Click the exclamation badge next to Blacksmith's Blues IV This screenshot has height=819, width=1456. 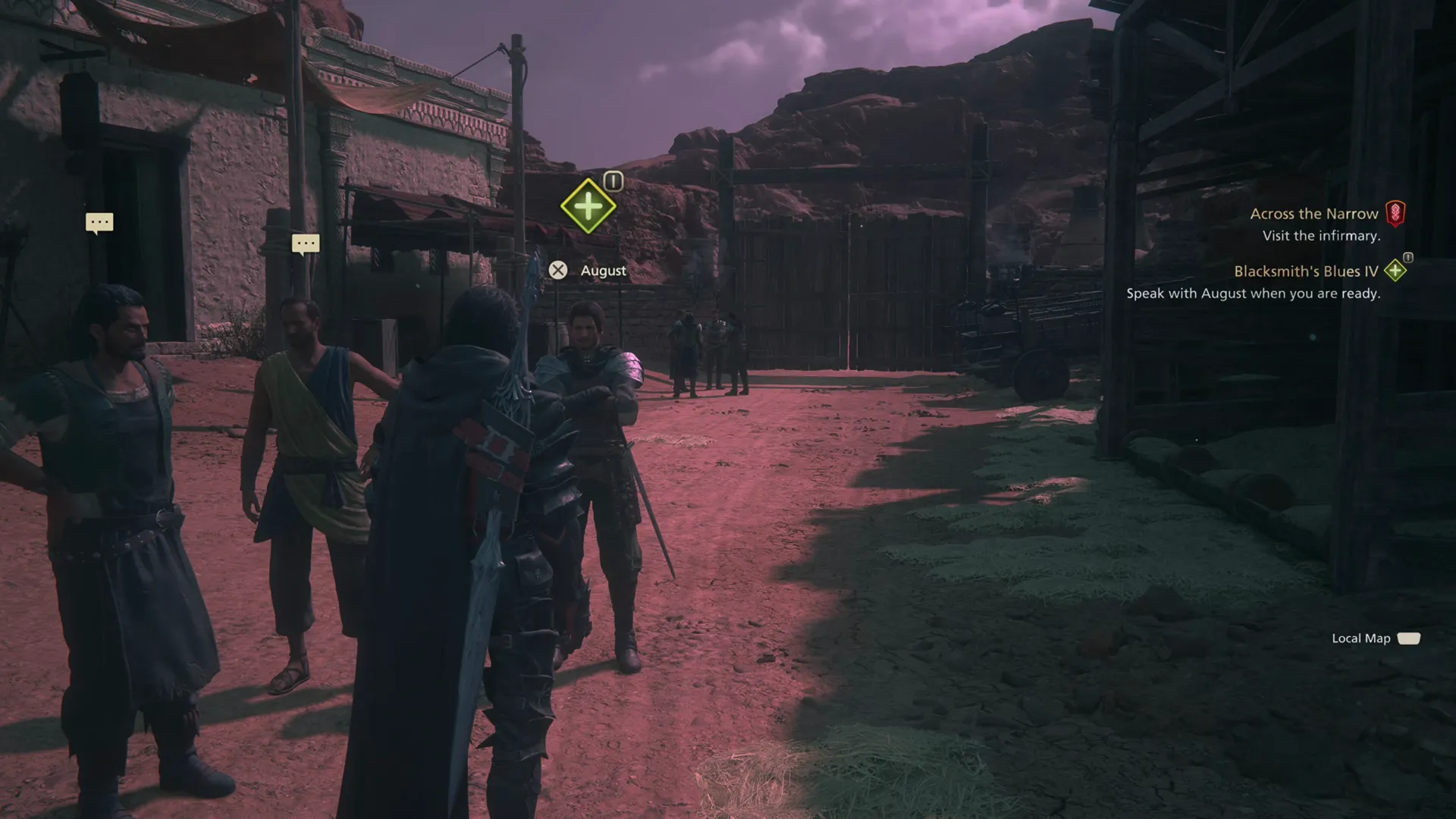point(1407,258)
